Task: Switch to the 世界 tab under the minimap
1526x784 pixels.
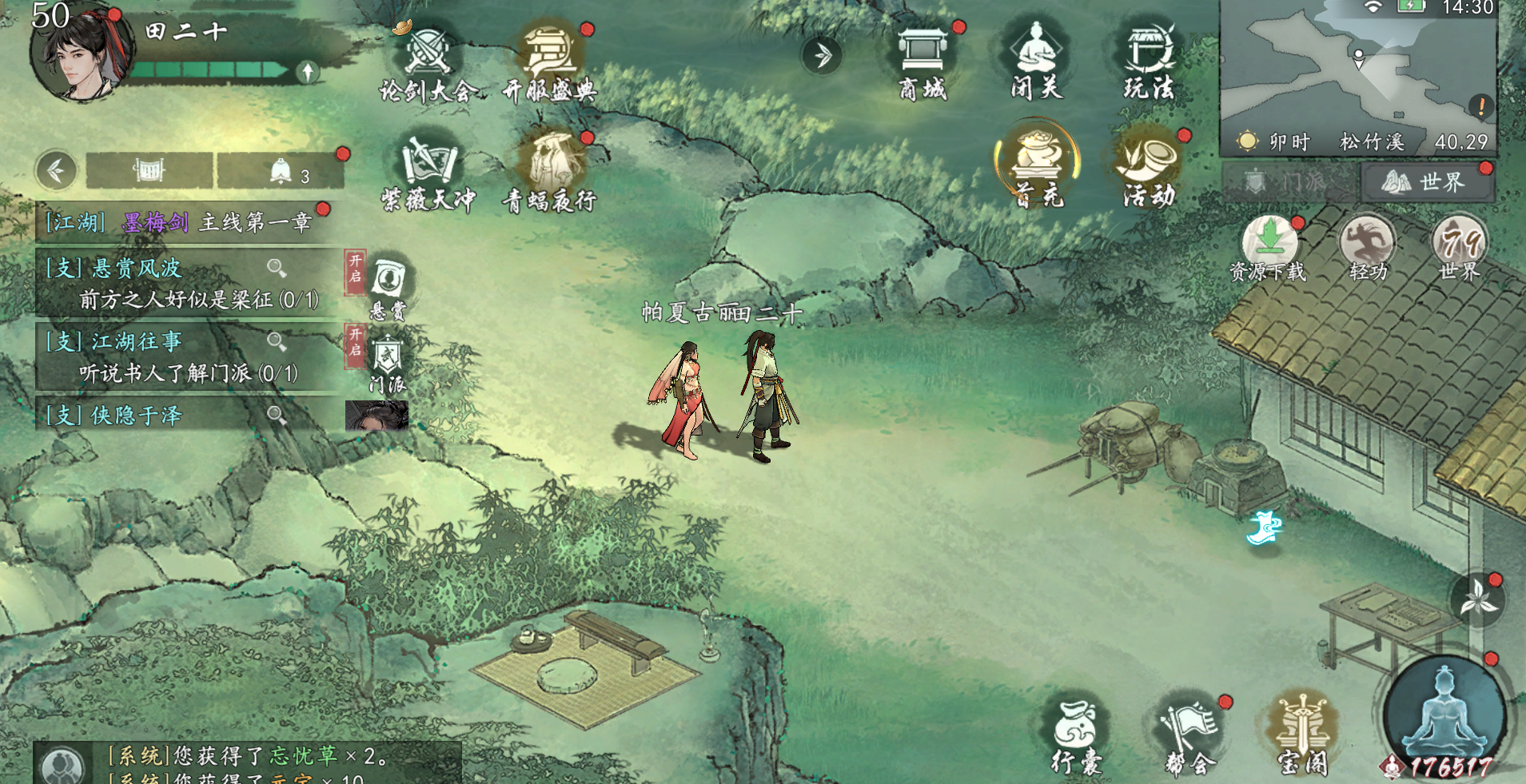Action: point(1427,183)
